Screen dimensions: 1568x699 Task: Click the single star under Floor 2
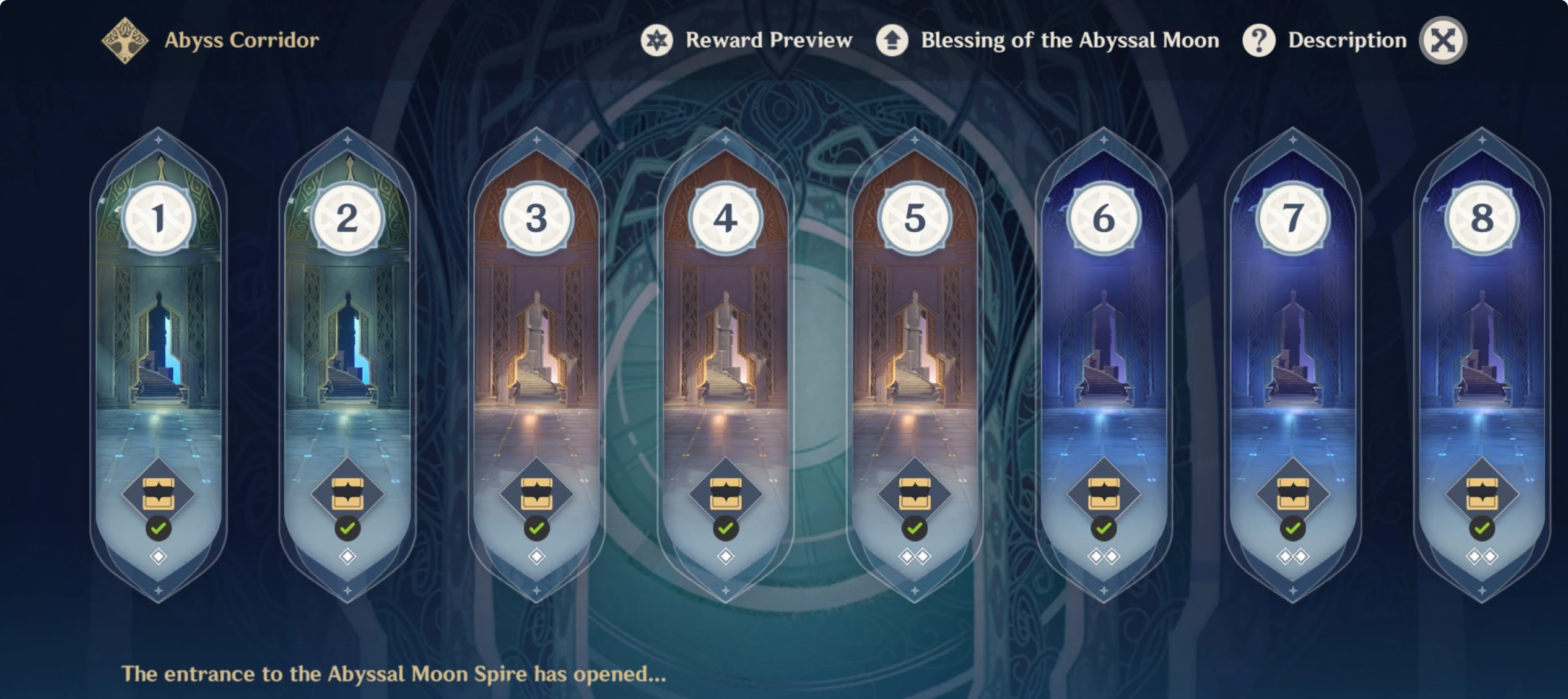tap(347, 557)
